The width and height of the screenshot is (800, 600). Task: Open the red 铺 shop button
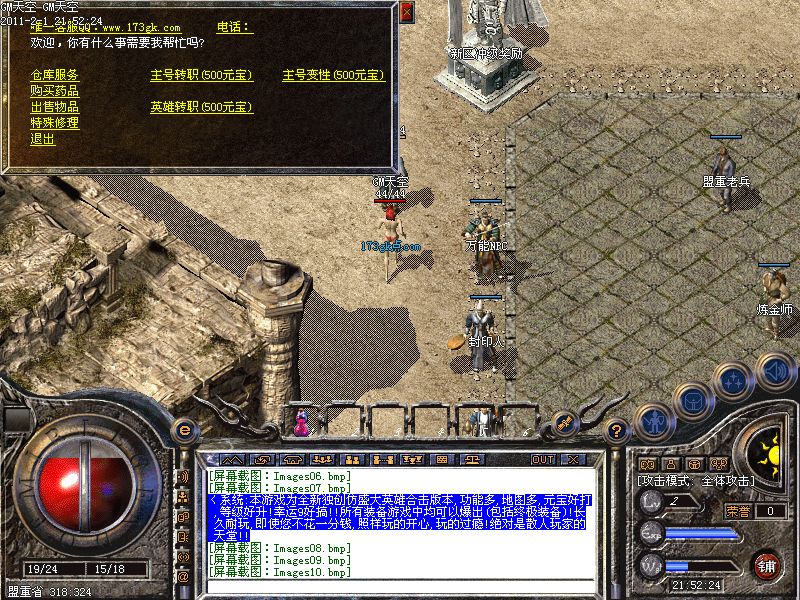point(767,565)
